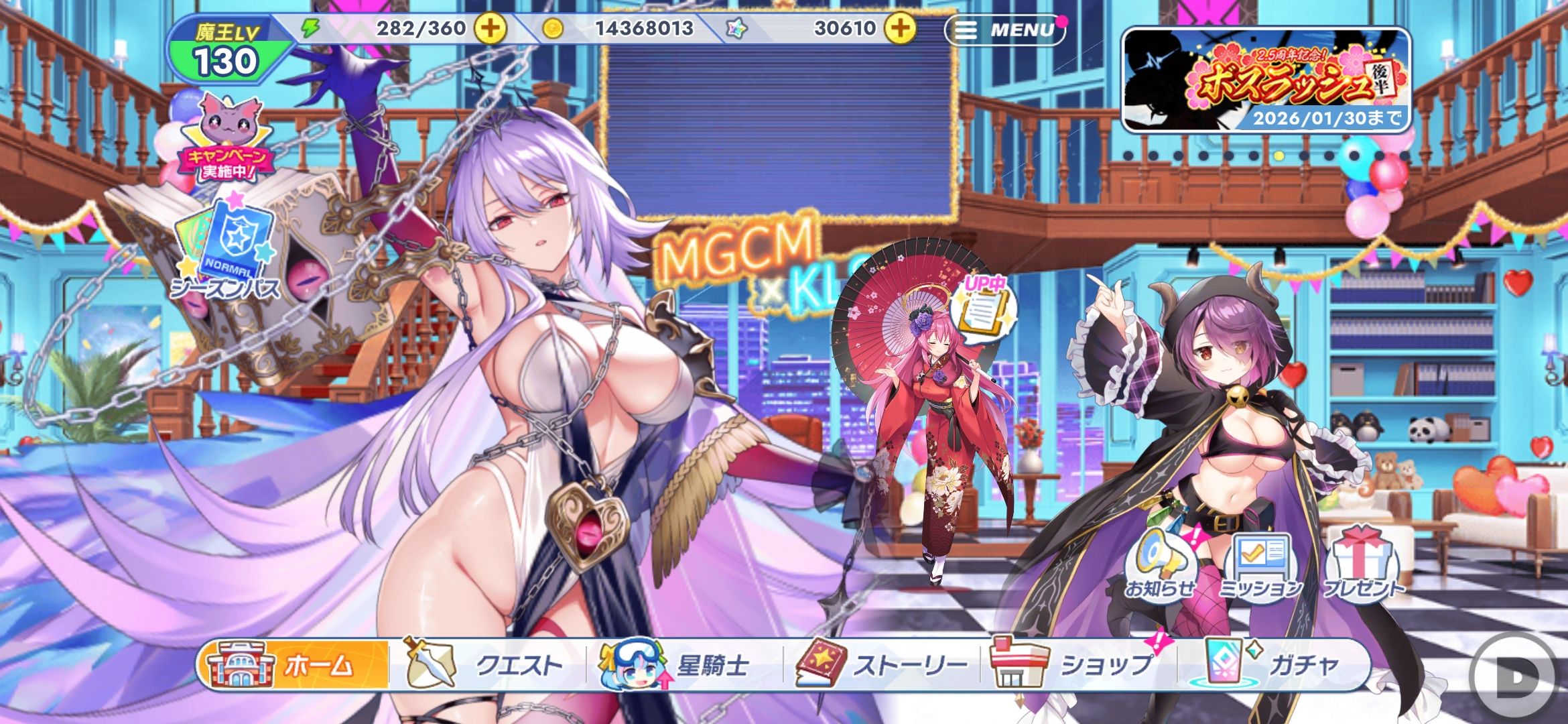Image resolution: width=1568 pixels, height=724 pixels.
Task: Open the Boss Rush event banner
Action: tap(1266, 80)
